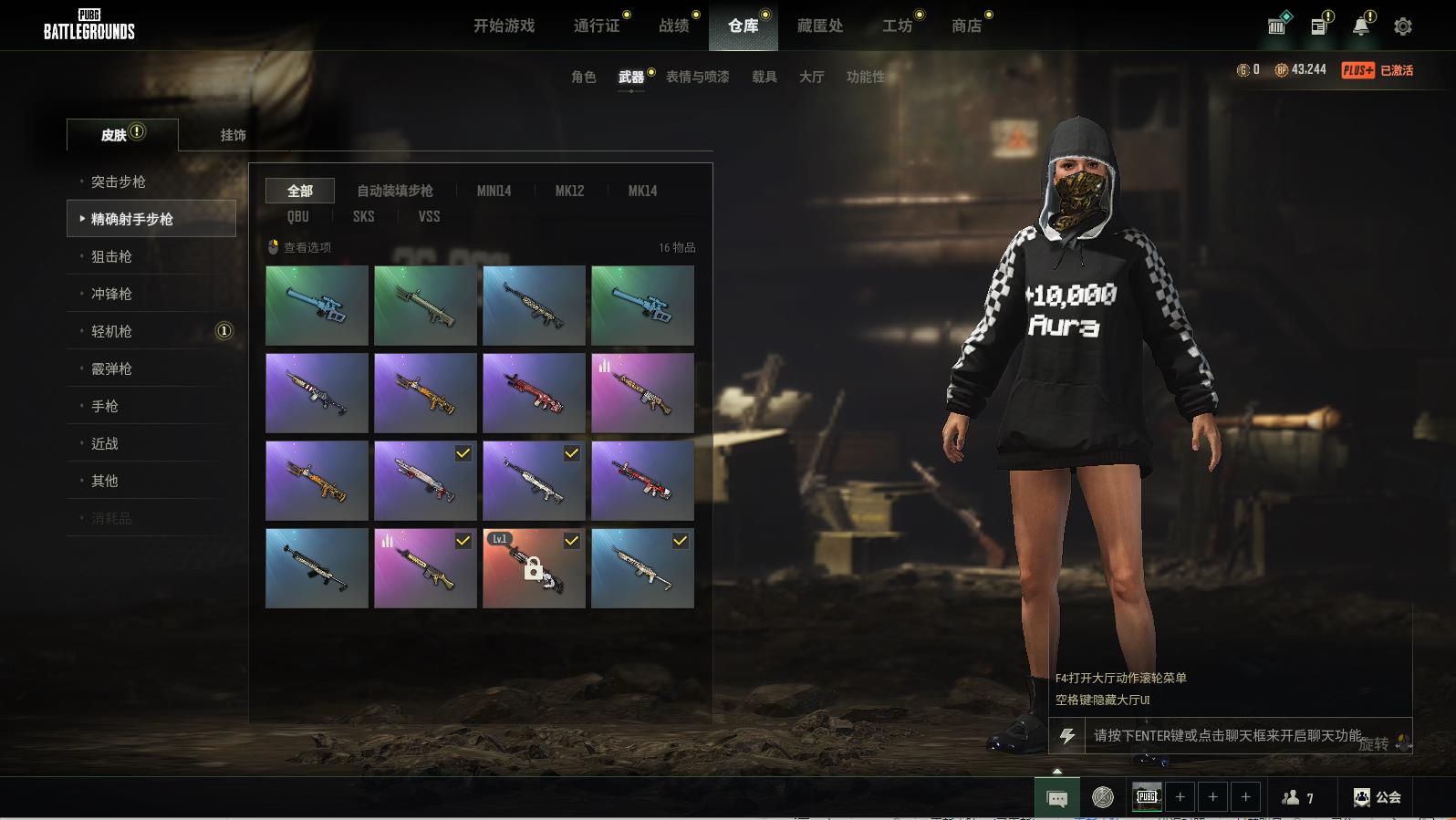The image size is (1456, 820).
Task: Open the settings gear icon
Action: coord(1403,26)
